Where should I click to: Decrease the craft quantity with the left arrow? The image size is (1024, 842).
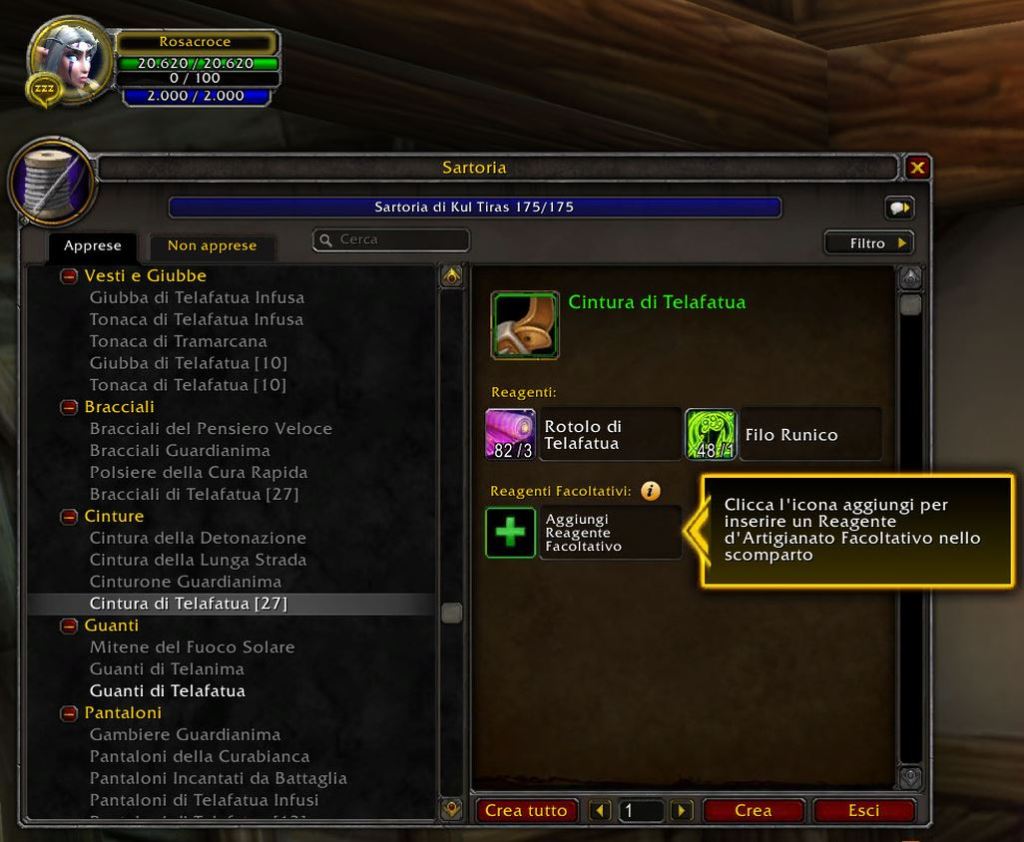pyautogui.click(x=600, y=810)
